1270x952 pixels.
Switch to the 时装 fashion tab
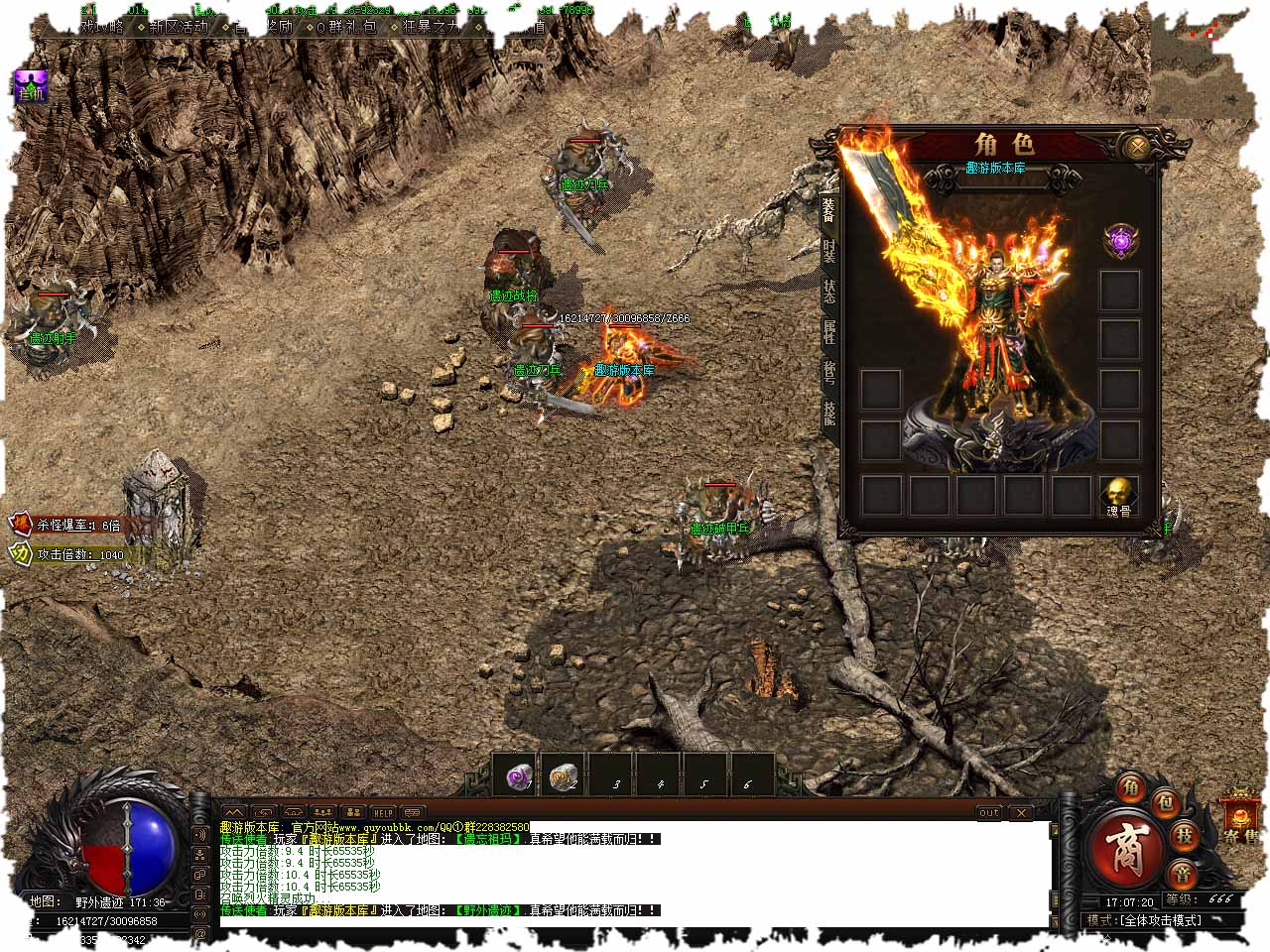(x=828, y=252)
